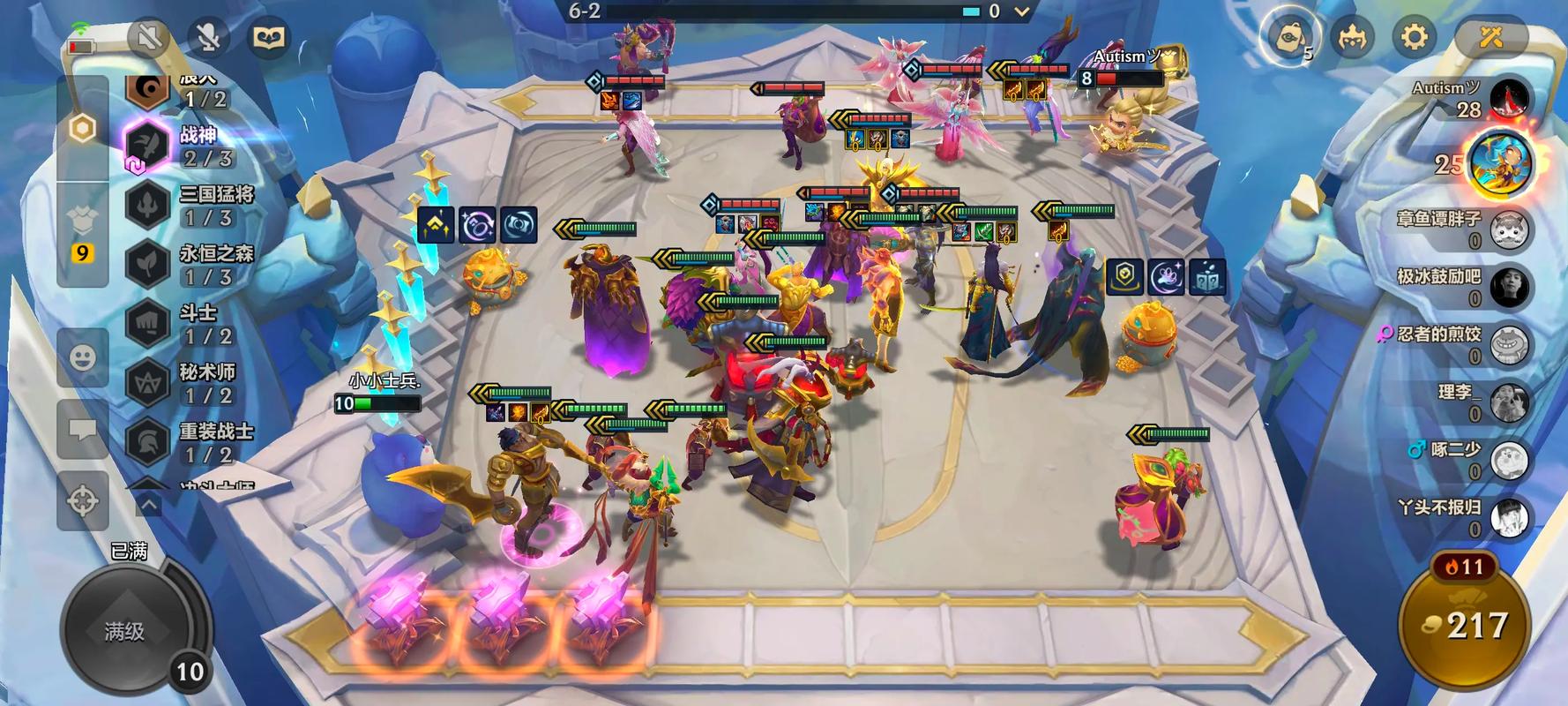Click the crossed hammer and sword icon
This screenshot has height=706, width=1568.
[1491, 37]
